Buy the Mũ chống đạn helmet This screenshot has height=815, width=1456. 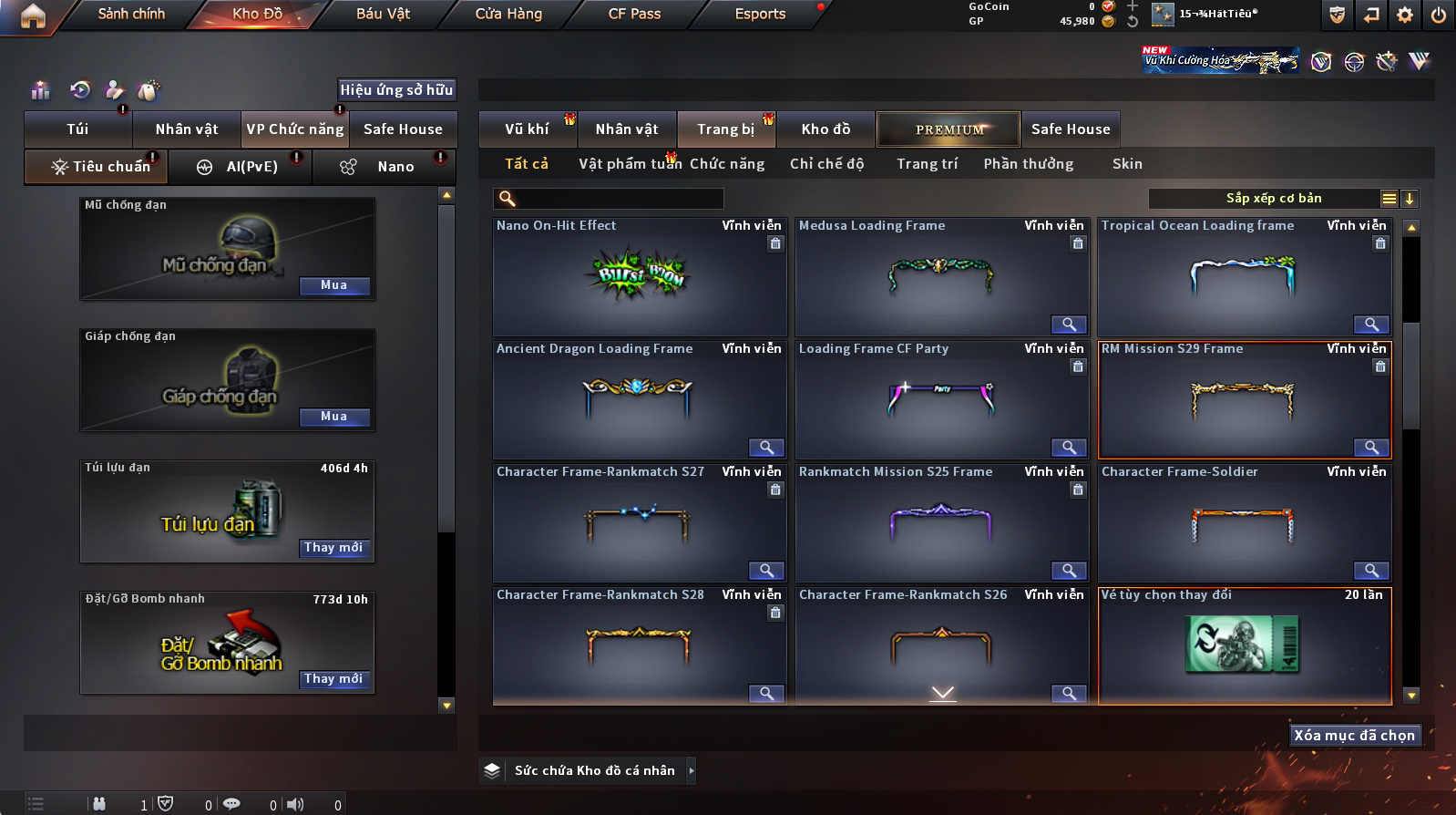coord(334,285)
